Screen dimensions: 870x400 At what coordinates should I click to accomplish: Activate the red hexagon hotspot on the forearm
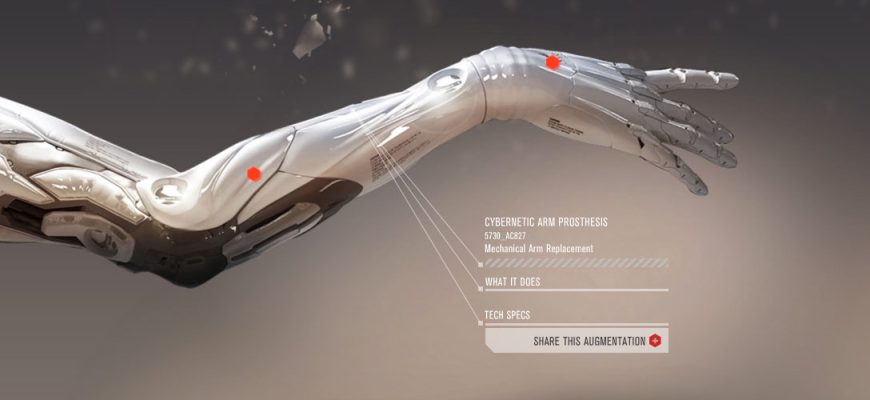254,174
